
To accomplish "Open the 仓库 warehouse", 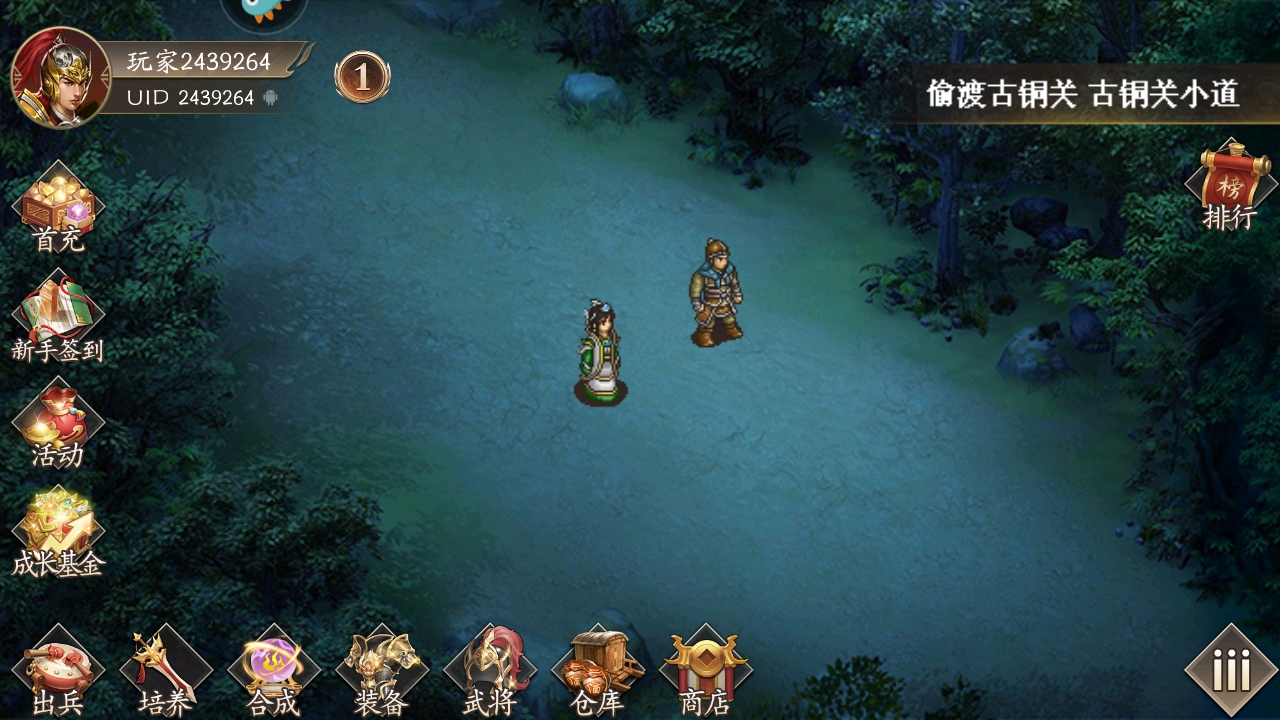I will coord(598,672).
